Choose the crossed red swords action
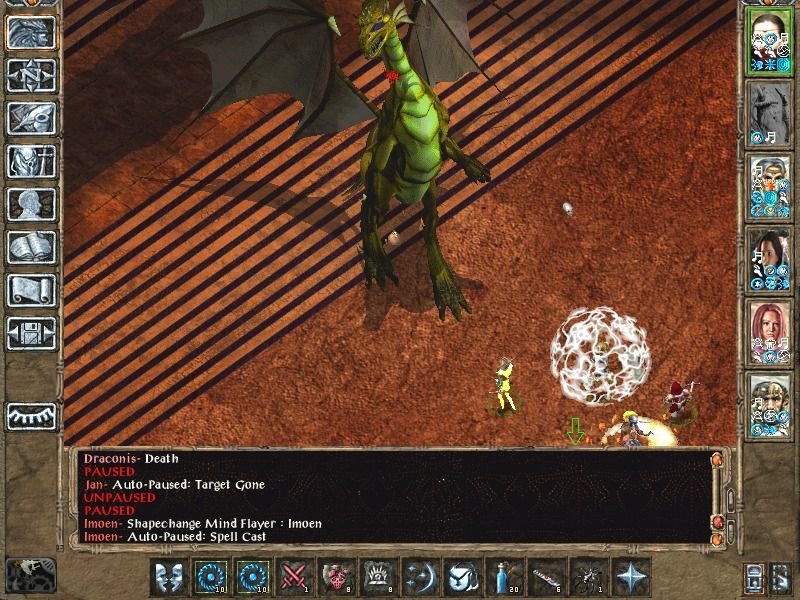The height and width of the screenshot is (600, 800). tap(295, 577)
